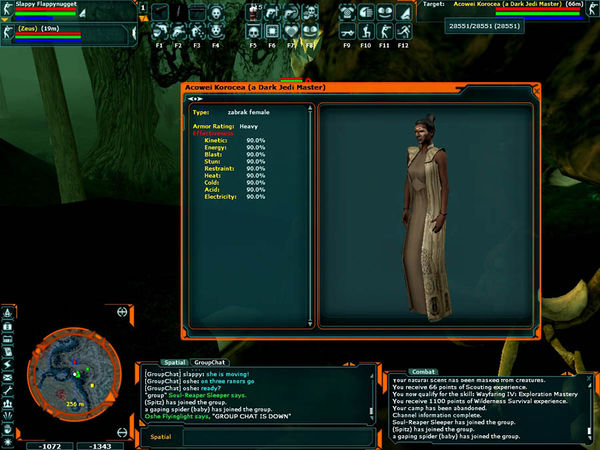This screenshot has height=450, width=600.
Task: Click the Acowei Korocea examine window title
Action: tap(260, 88)
